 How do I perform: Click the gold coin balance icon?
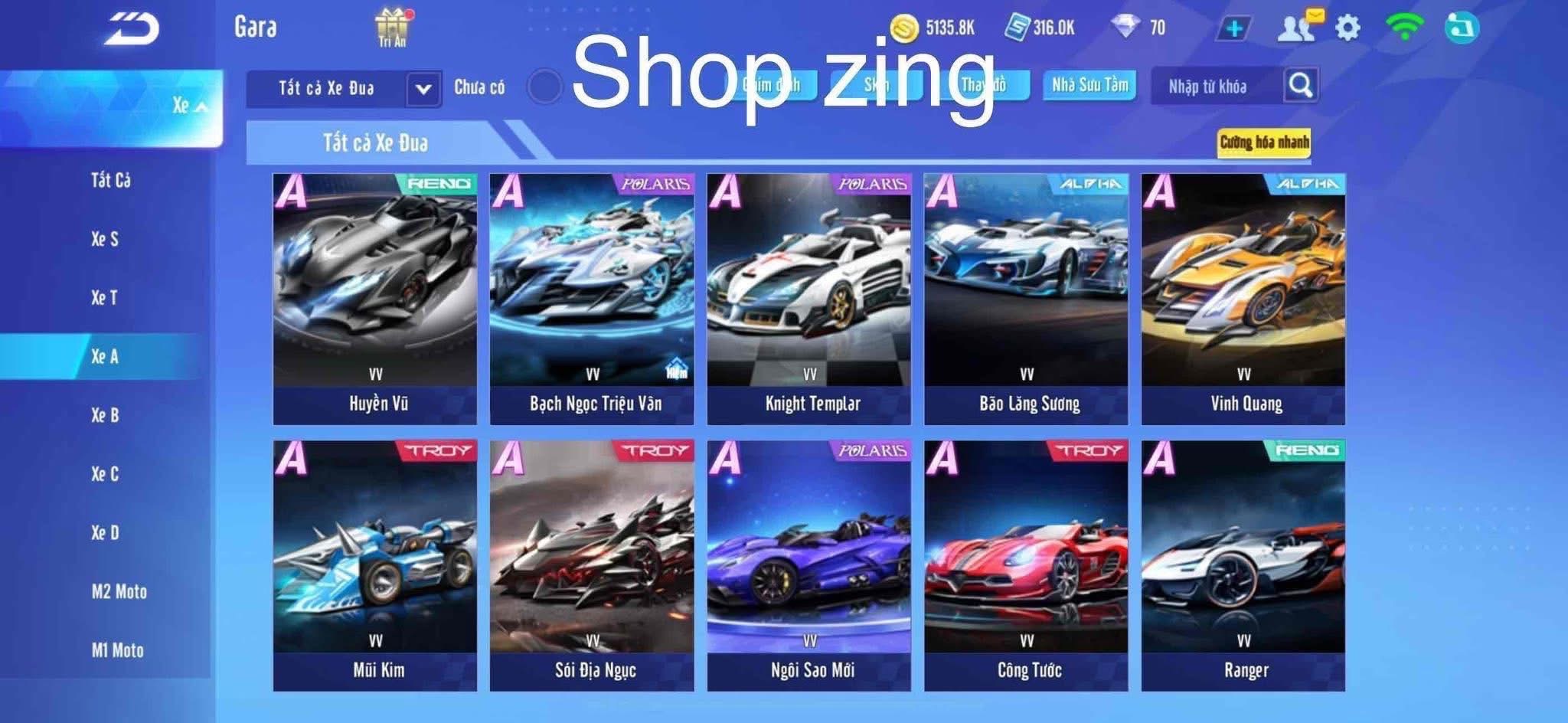pyautogui.click(x=904, y=25)
